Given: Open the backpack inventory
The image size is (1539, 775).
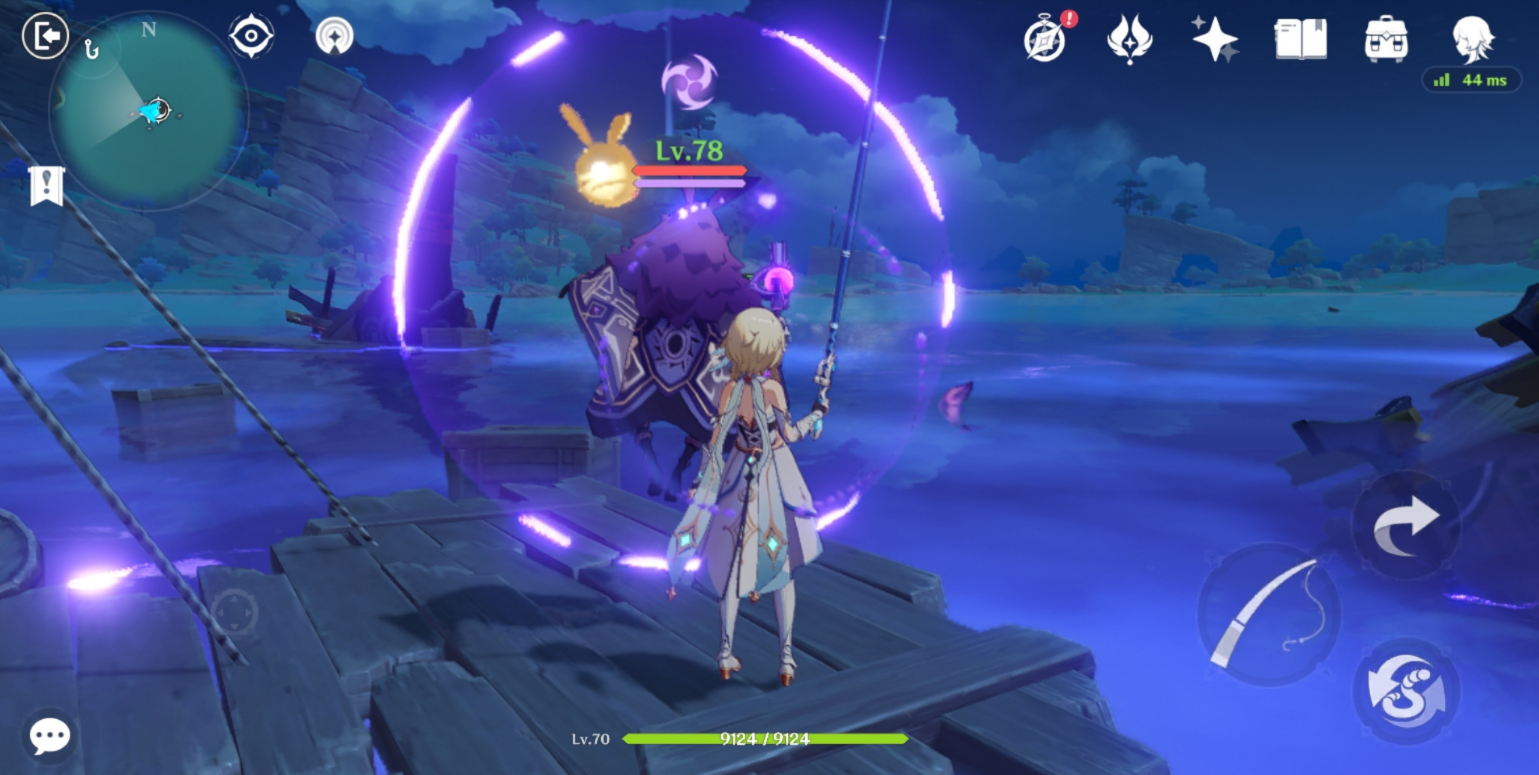Looking at the screenshot, I should pyautogui.click(x=1386, y=41).
